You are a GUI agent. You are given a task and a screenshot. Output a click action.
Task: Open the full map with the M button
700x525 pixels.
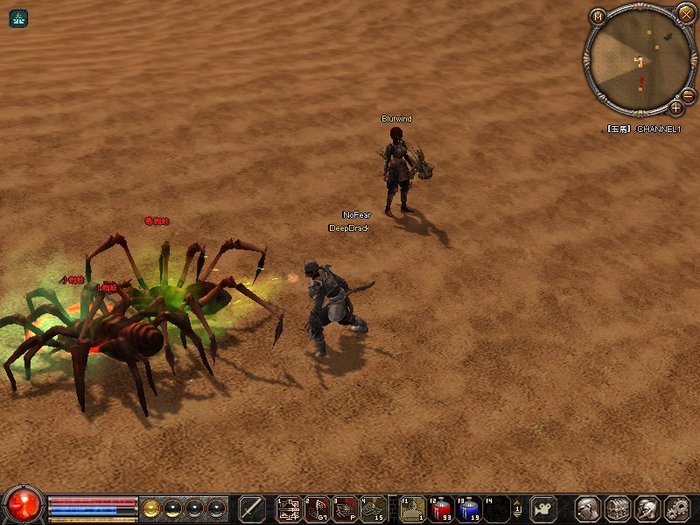click(598, 16)
